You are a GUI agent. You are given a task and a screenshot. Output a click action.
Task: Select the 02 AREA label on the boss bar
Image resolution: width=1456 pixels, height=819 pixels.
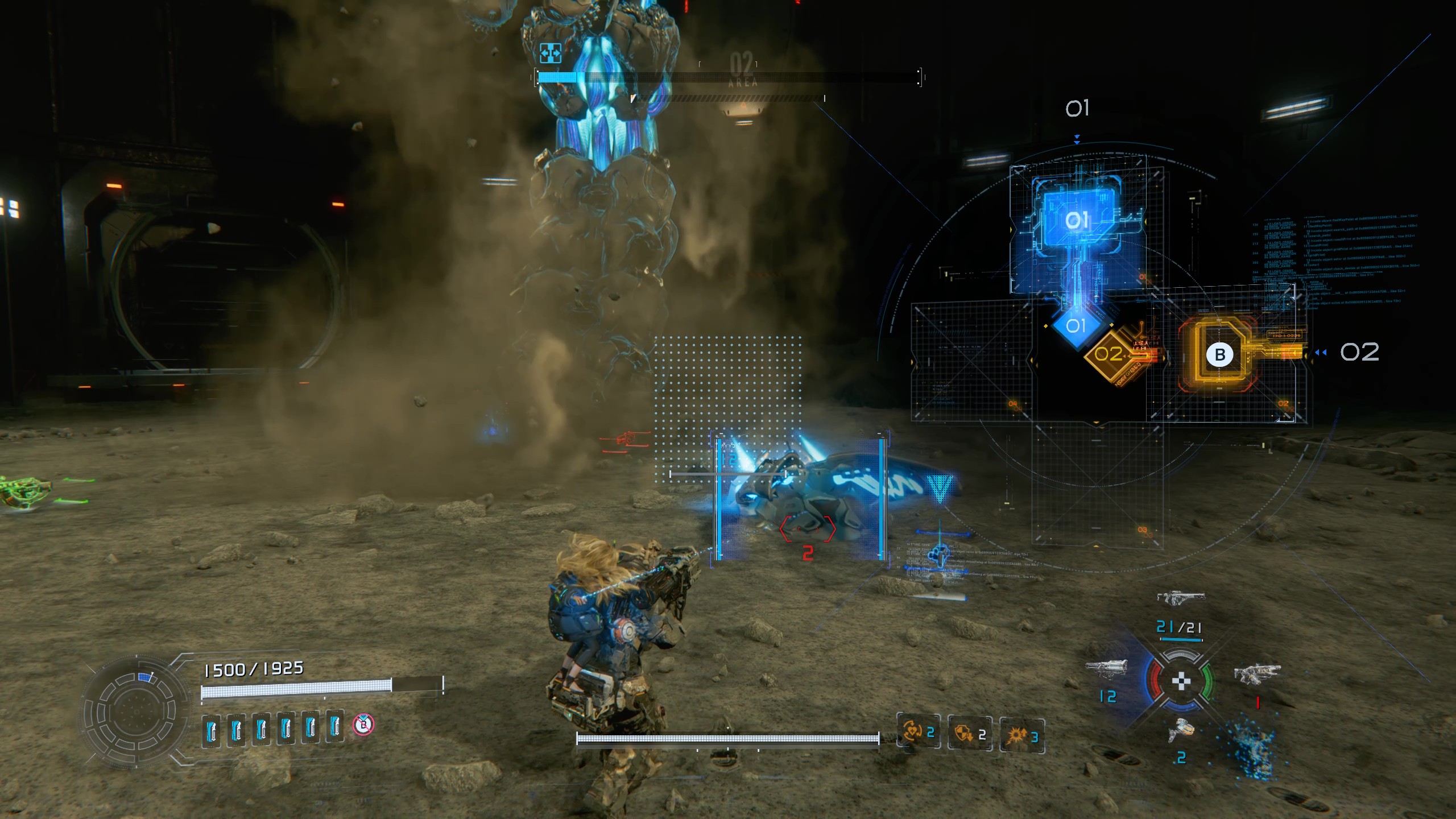[x=743, y=69]
